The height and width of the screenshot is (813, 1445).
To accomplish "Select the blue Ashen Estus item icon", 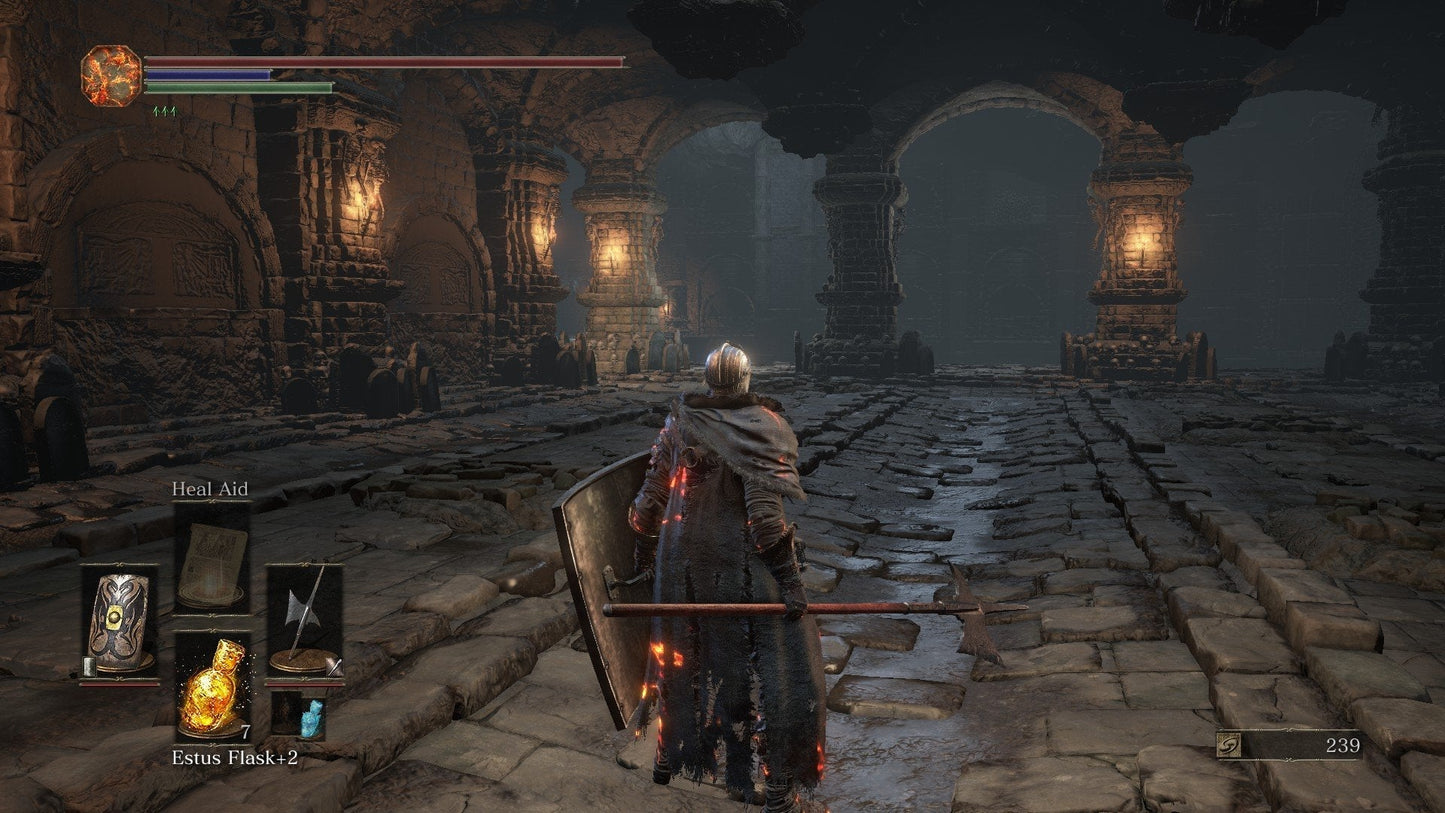I will 312,717.
